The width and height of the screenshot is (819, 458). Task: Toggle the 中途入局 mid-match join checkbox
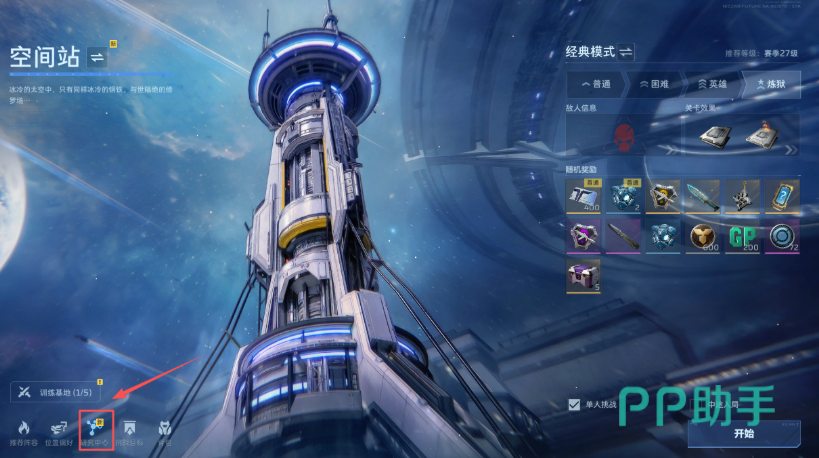pyautogui.click(x=693, y=404)
